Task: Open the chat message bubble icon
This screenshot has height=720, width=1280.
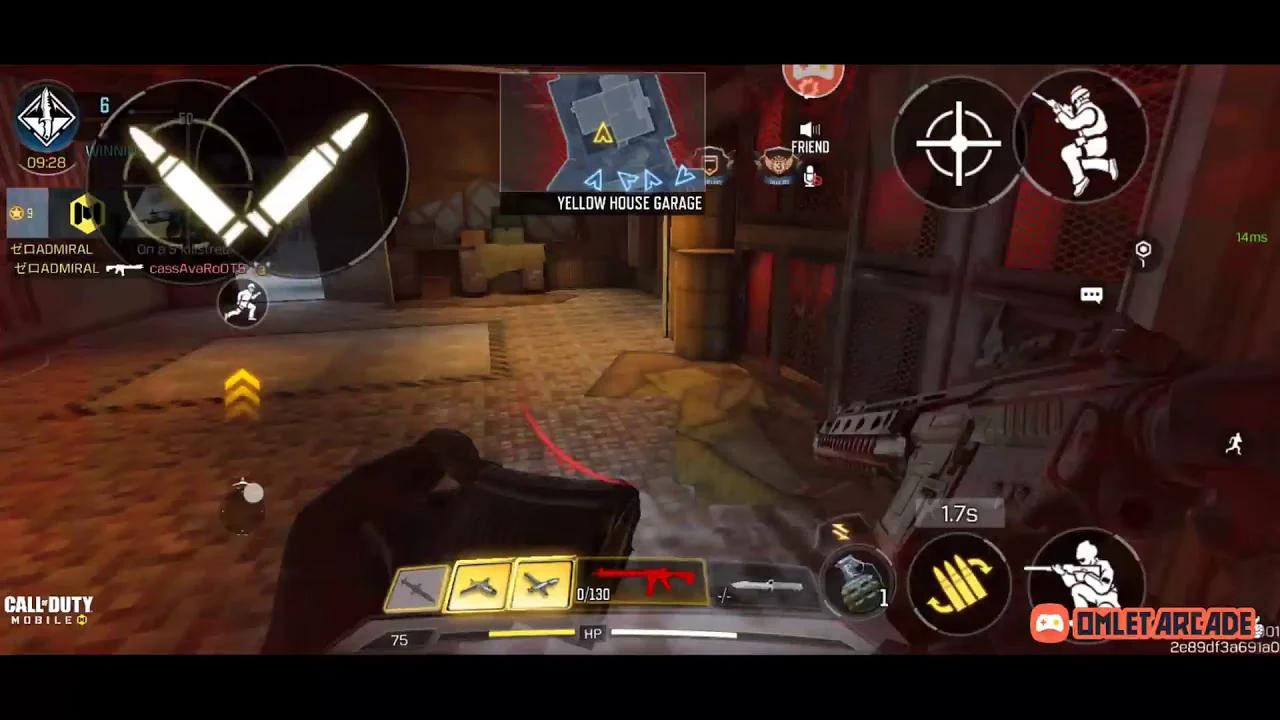Action: [1091, 295]
